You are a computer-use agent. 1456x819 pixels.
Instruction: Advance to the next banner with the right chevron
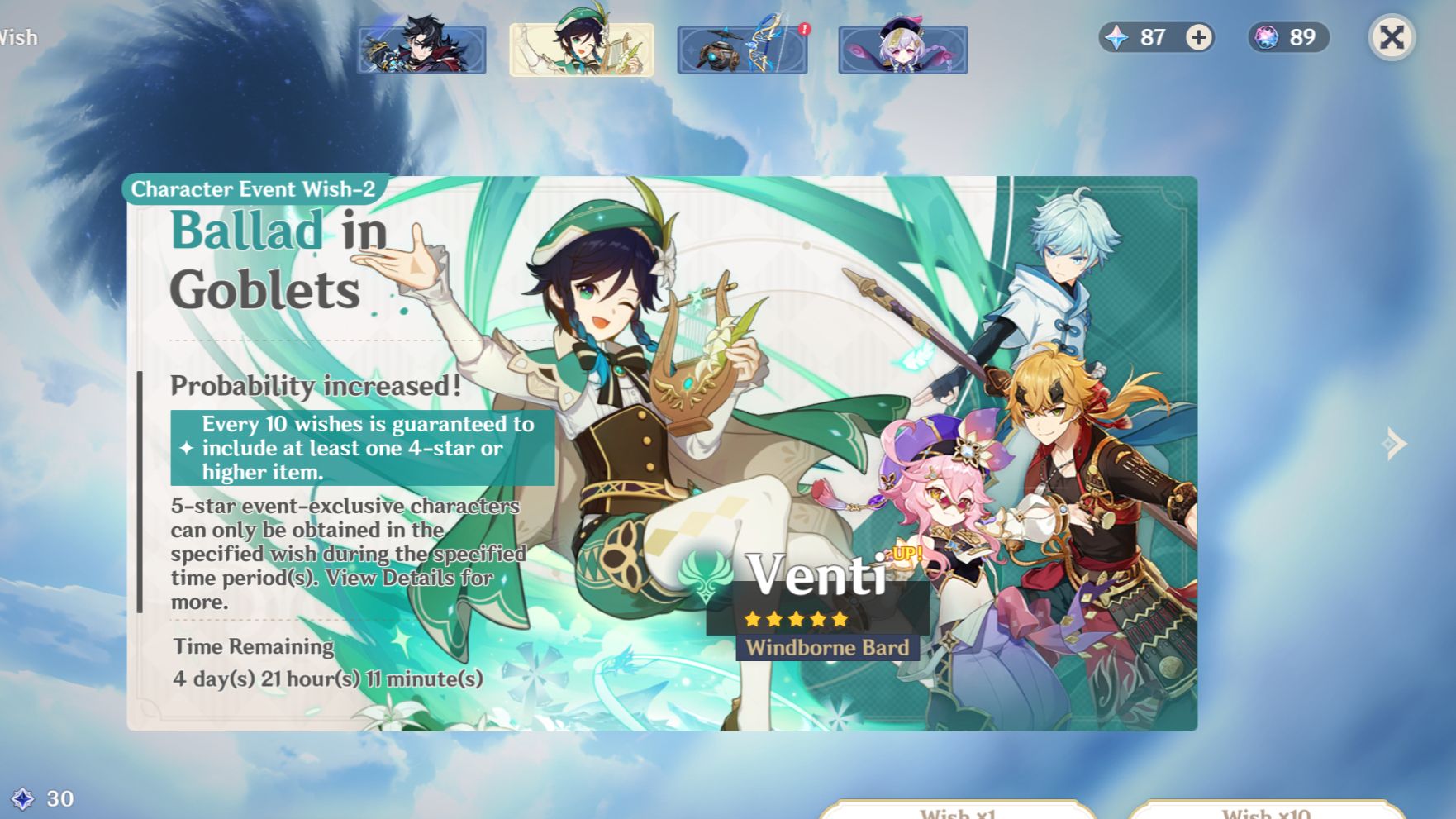[1396, 444]
